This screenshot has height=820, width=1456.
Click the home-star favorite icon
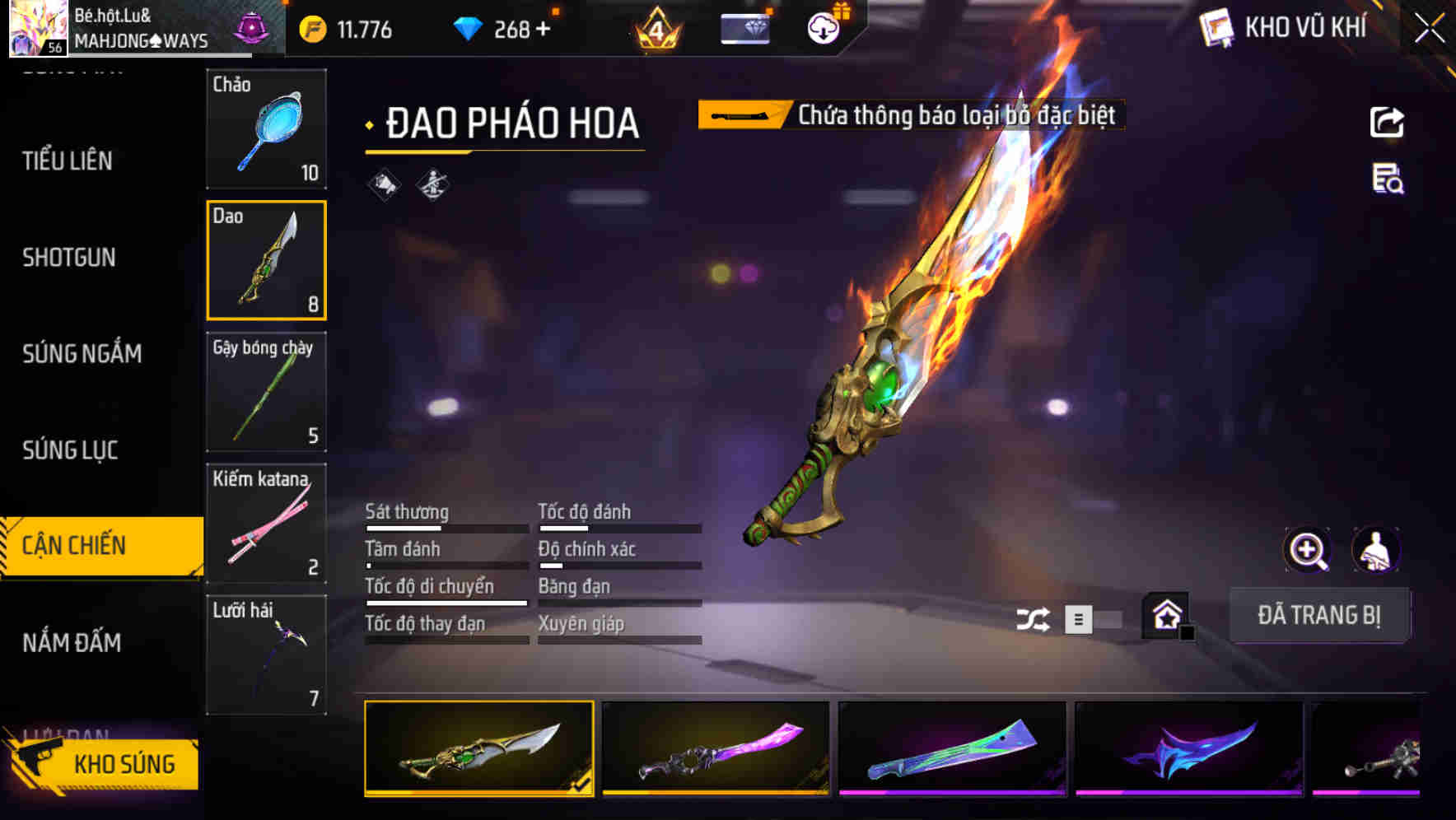click(1167, 616)
